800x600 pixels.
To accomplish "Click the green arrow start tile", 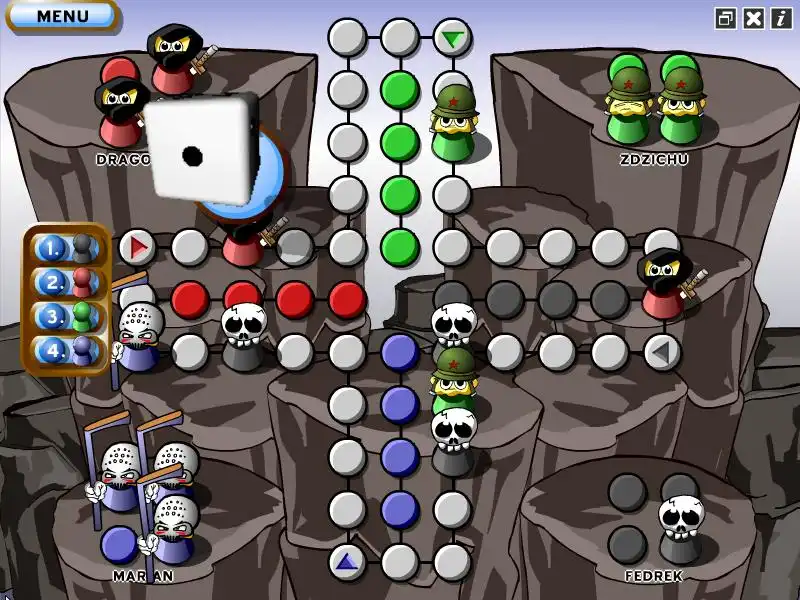I will point(453,39).
